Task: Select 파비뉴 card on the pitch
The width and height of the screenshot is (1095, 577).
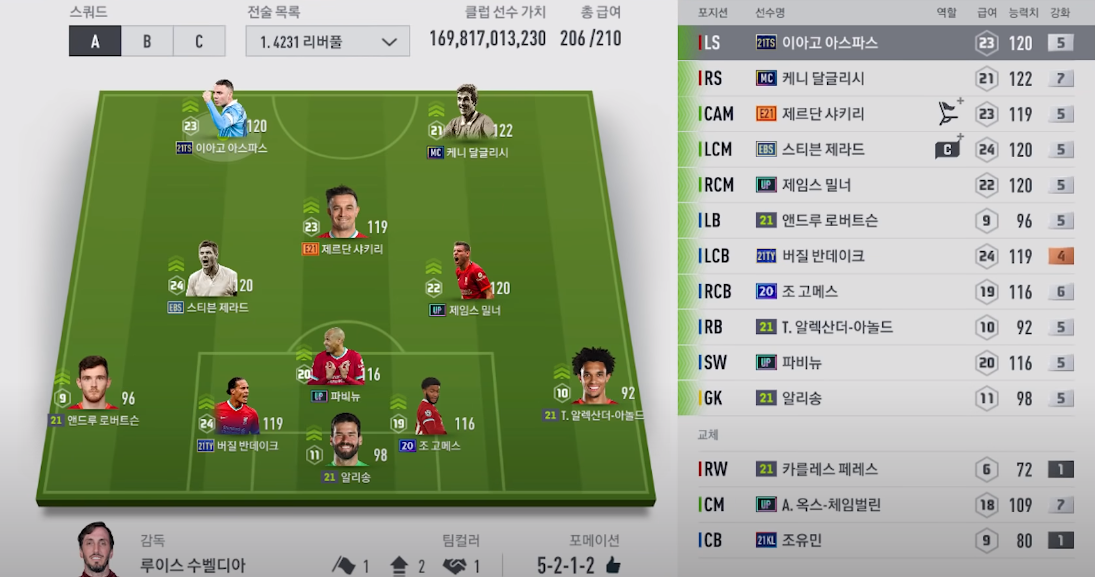Action: (x=337, y=367)
